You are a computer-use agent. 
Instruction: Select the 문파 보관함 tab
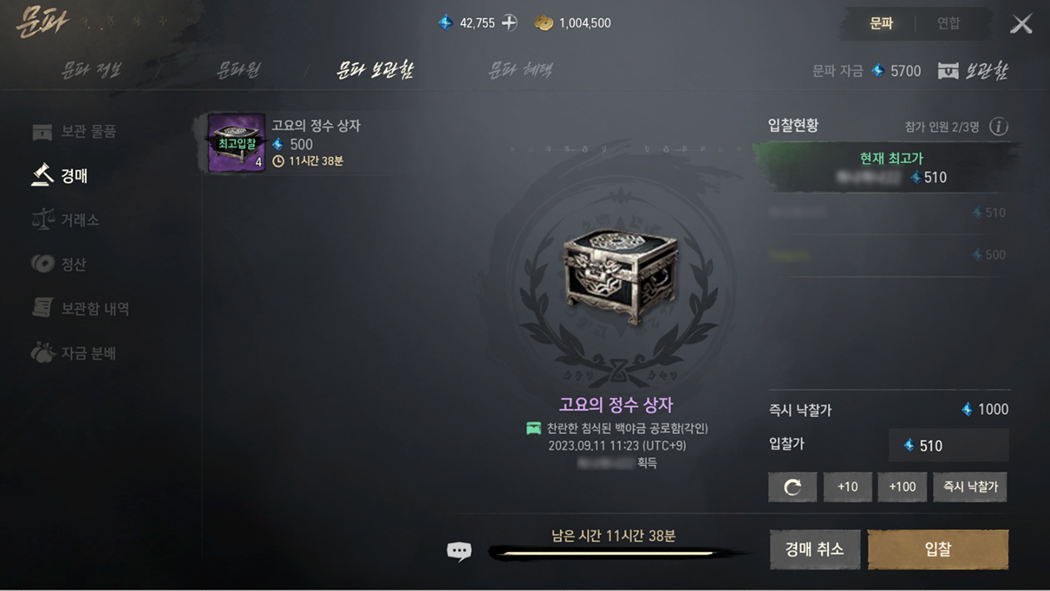pyautogui.click(x=375, y=70)
